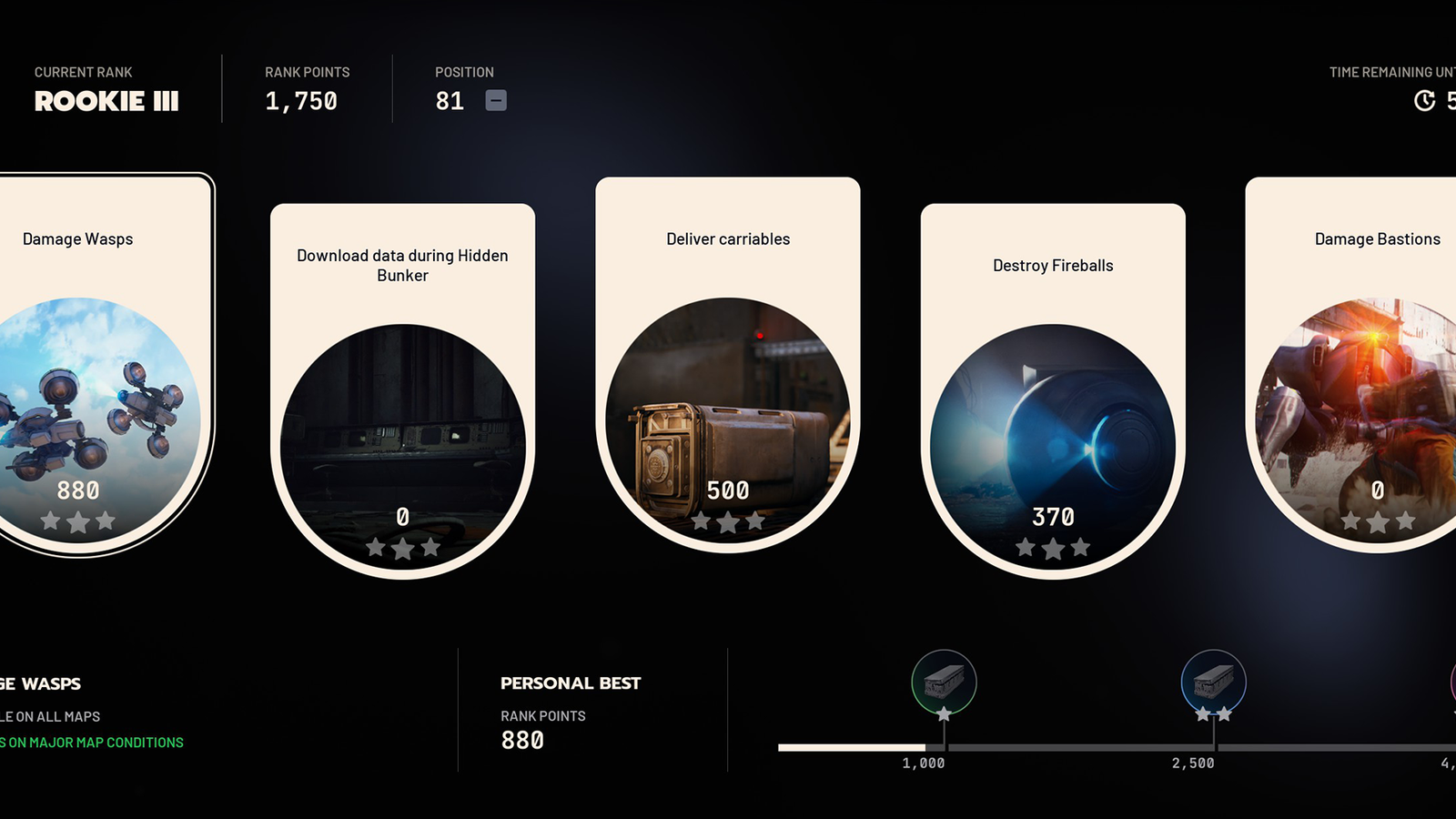Expand the position change indicator next to 81
Viewport: 1456px width, 819px height.
497,101
